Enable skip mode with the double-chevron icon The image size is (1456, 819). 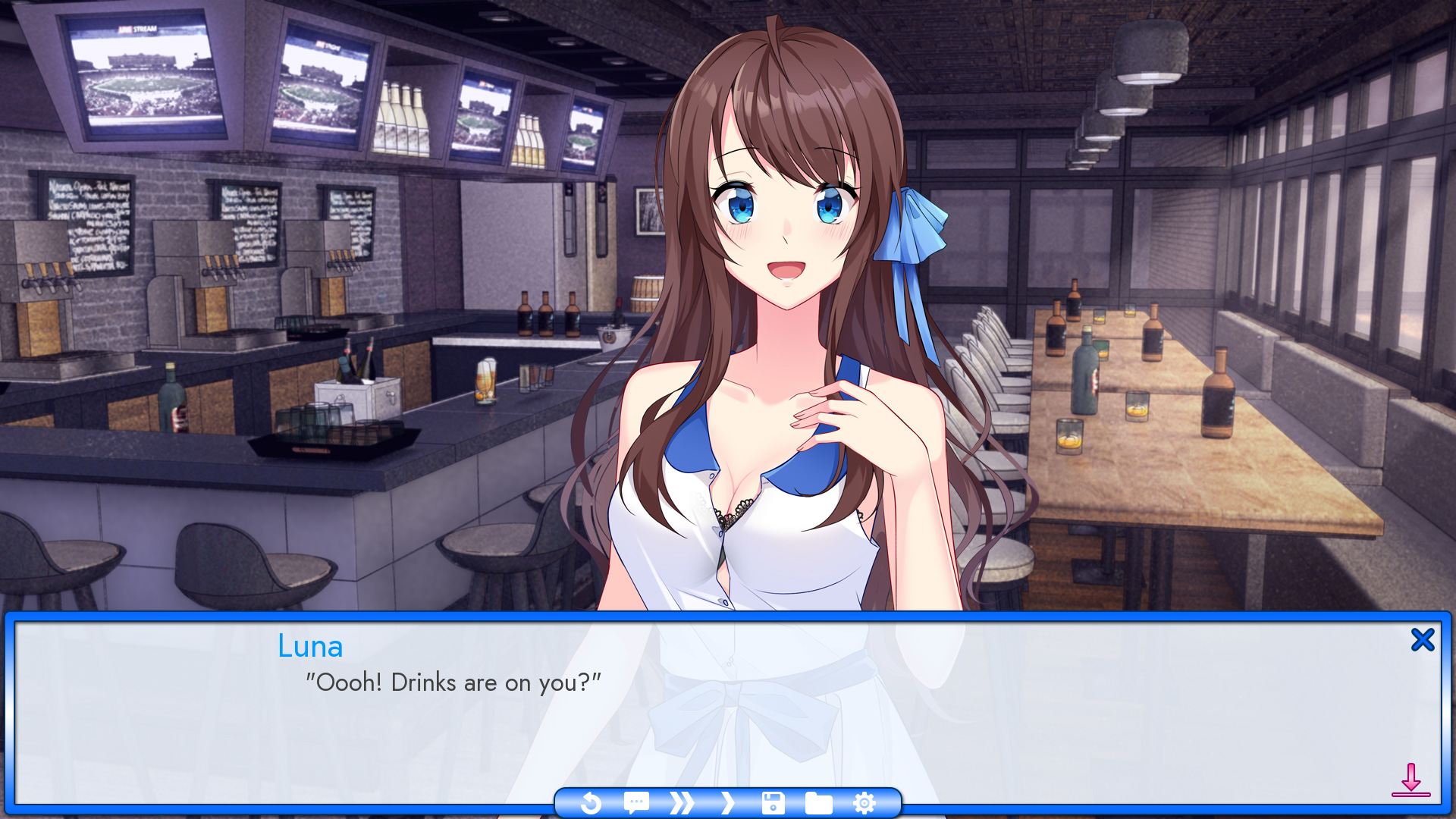pyautogui.click(x=682, y=802)
